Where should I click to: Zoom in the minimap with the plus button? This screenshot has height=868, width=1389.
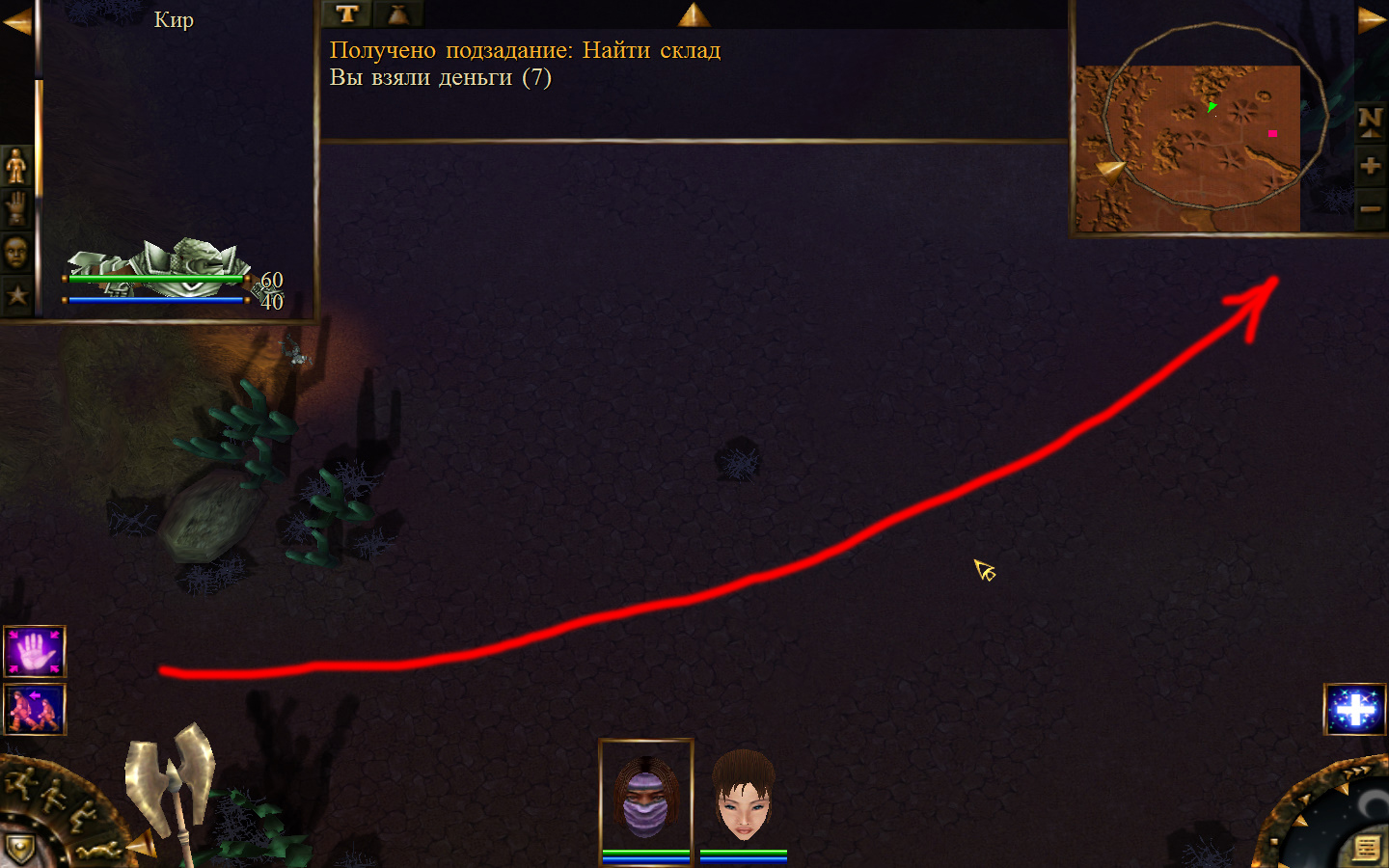(x=1370, y=166)
